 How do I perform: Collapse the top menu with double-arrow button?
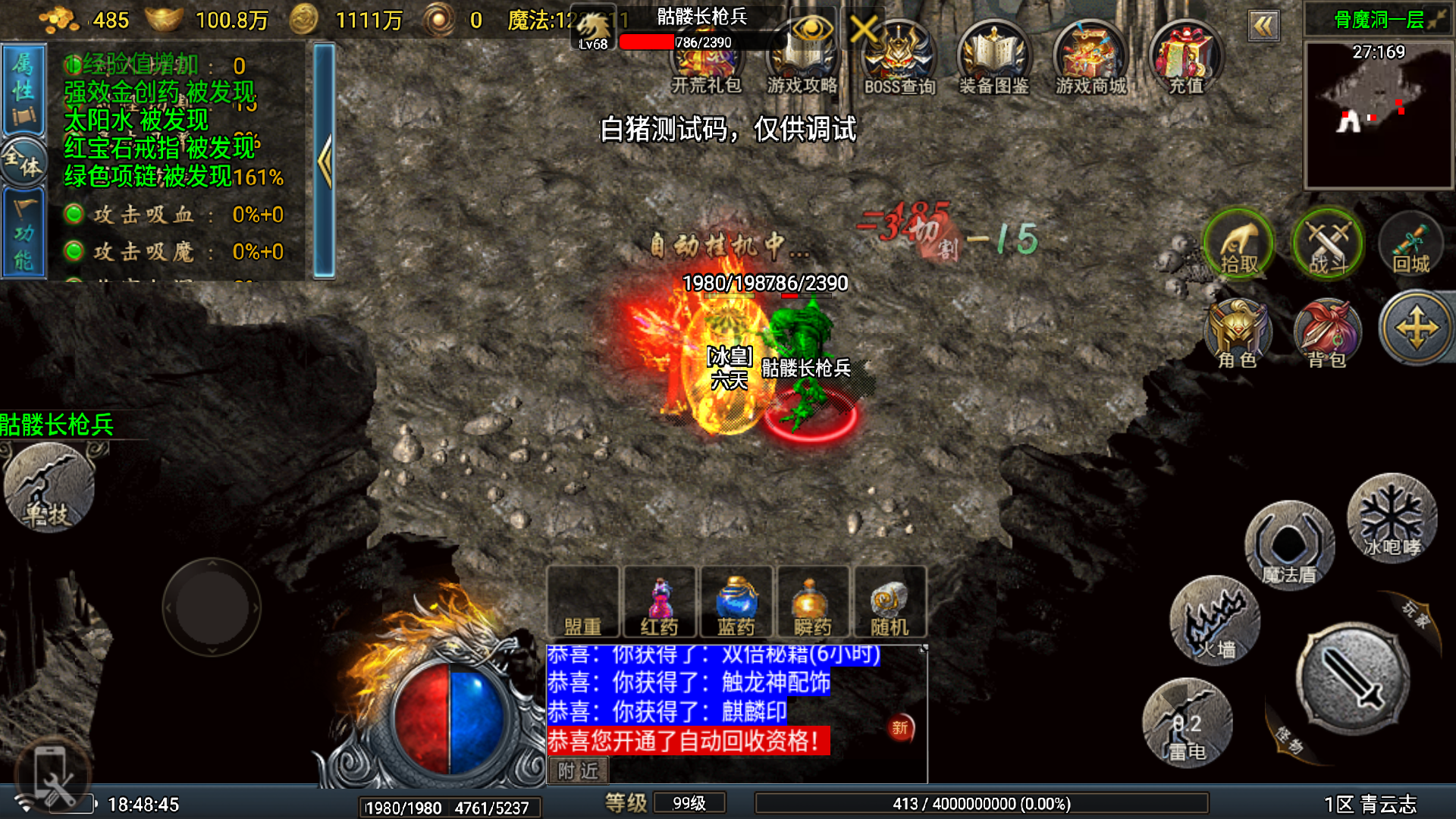click(1263, 27)
